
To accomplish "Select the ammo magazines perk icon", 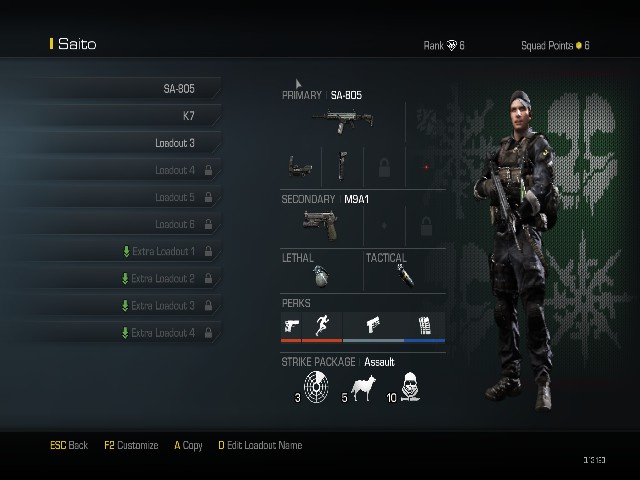I will pyautogui.click(x=424, y=325).
